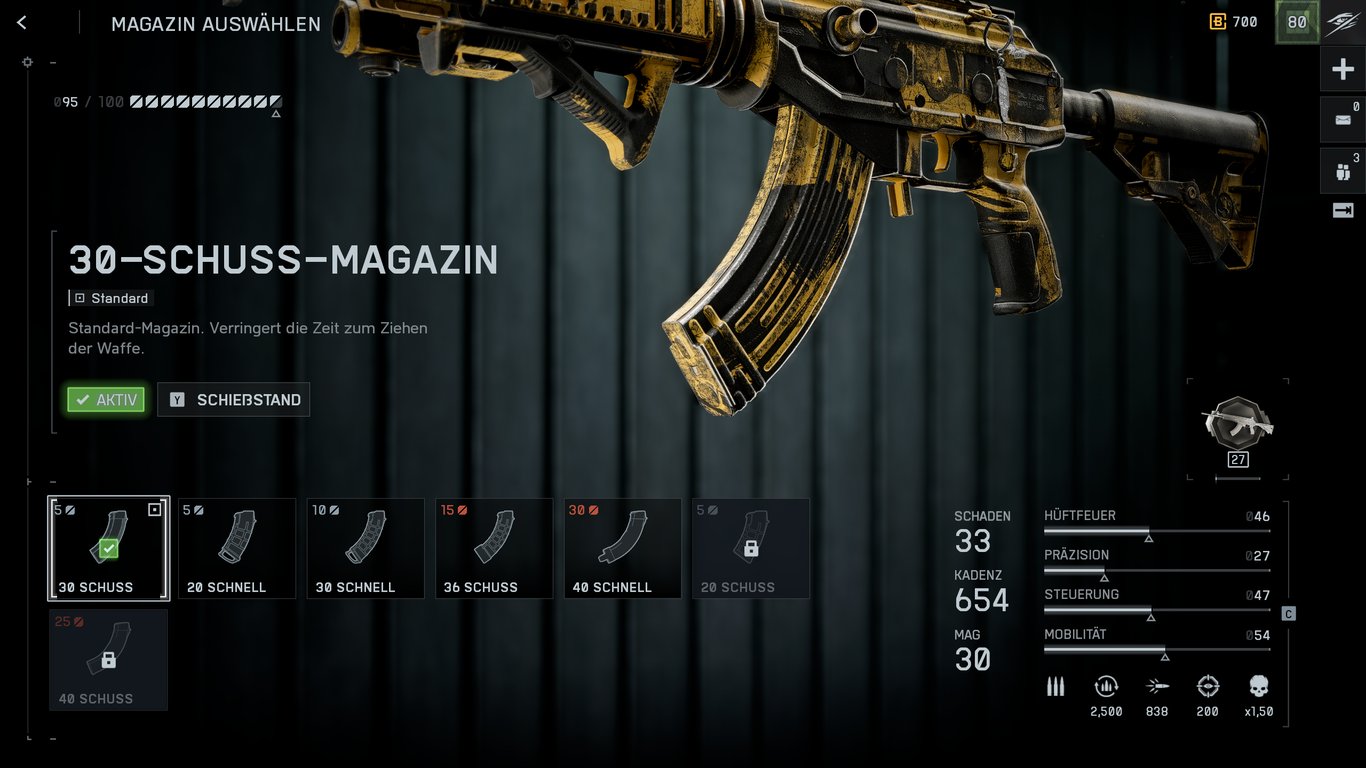Click the ammo type bullets icon
1366x768 pixels.
pyautogui.click(x=1055, y=686)
